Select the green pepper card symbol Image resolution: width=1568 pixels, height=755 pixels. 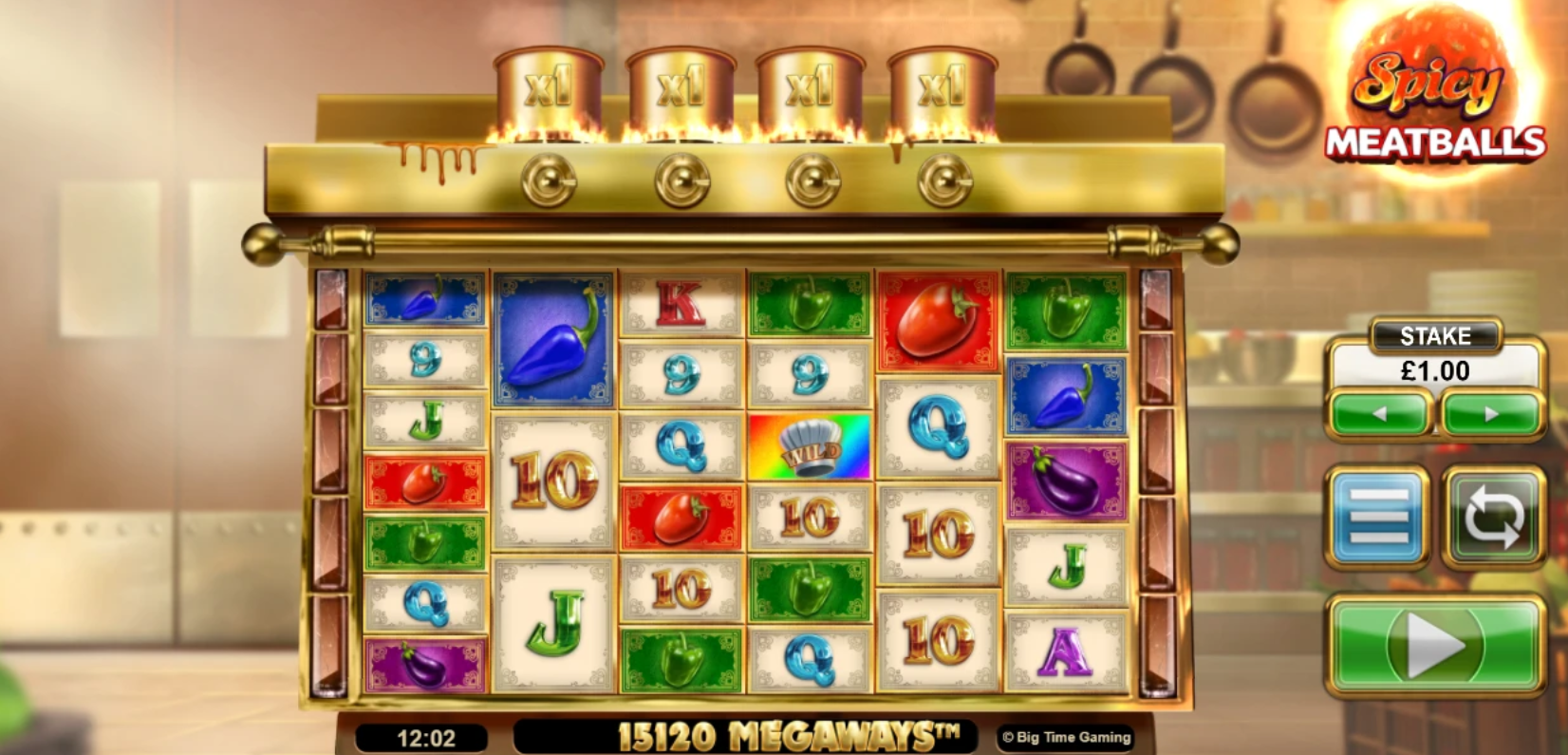(x=809, y=304)
